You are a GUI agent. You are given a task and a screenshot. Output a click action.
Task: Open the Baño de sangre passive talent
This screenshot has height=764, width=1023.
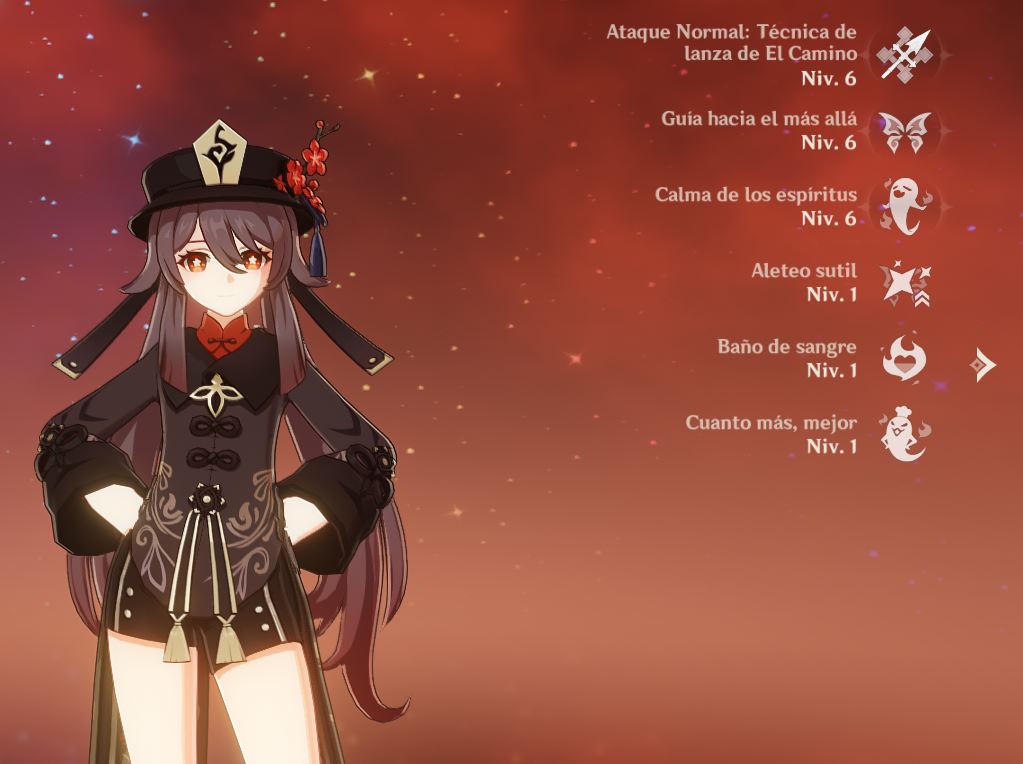click(x=905, y=359)
